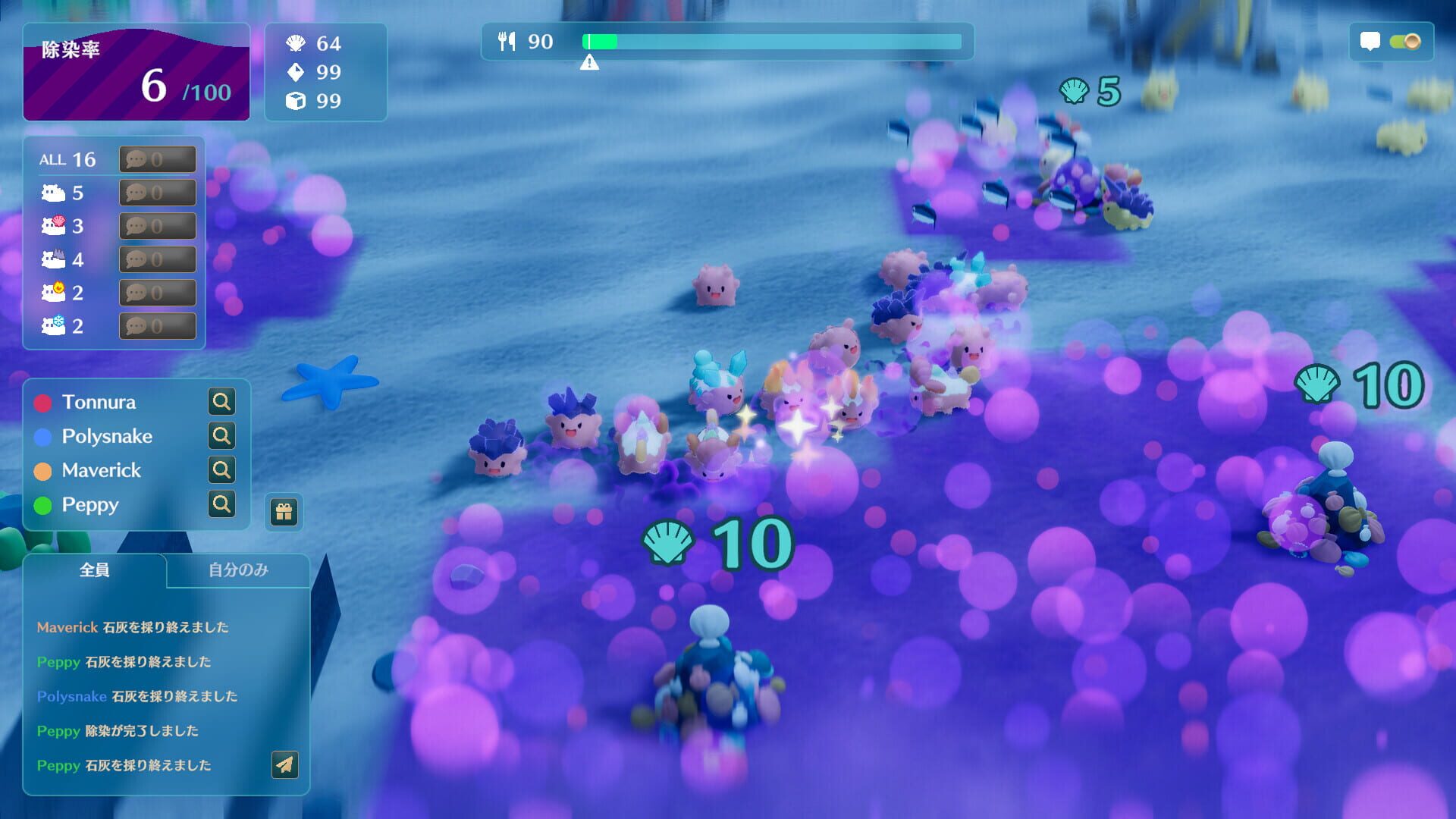Click the cube resource icon showing 99
The height and width of the screenshot is (819, 1456).
pyautogui.click(x=295, y=100)
